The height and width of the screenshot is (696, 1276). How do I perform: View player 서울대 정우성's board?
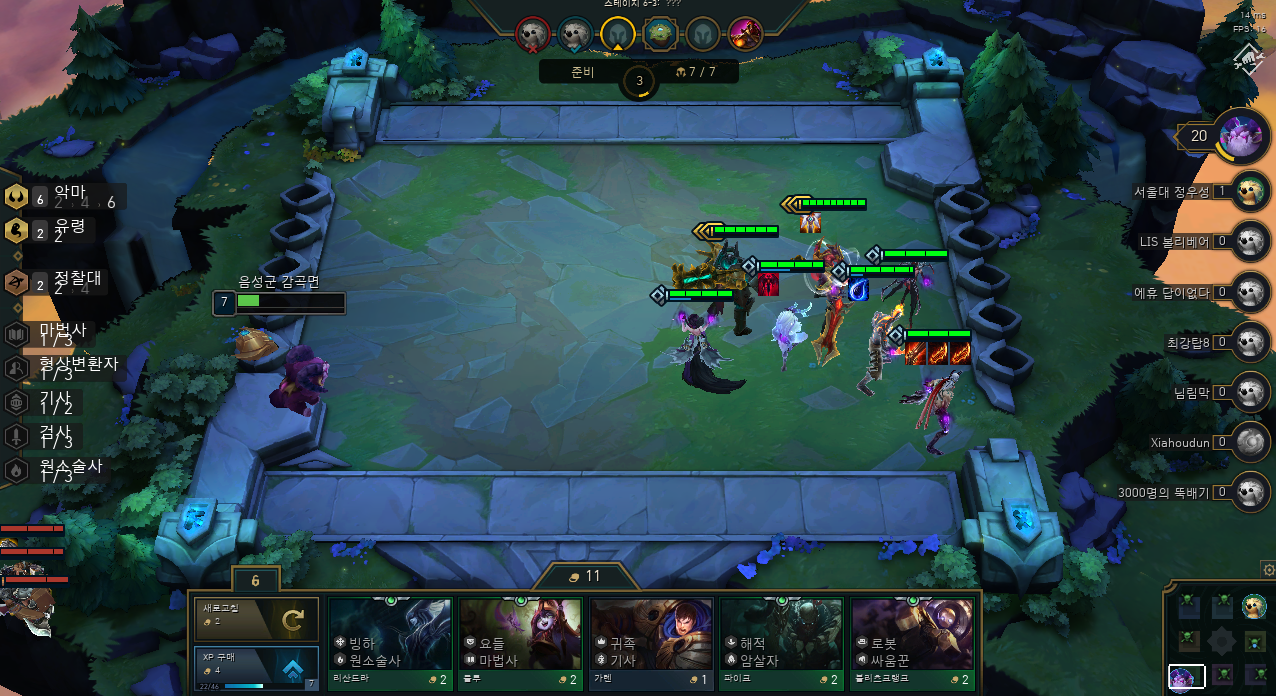click(x=1247, y=191)
